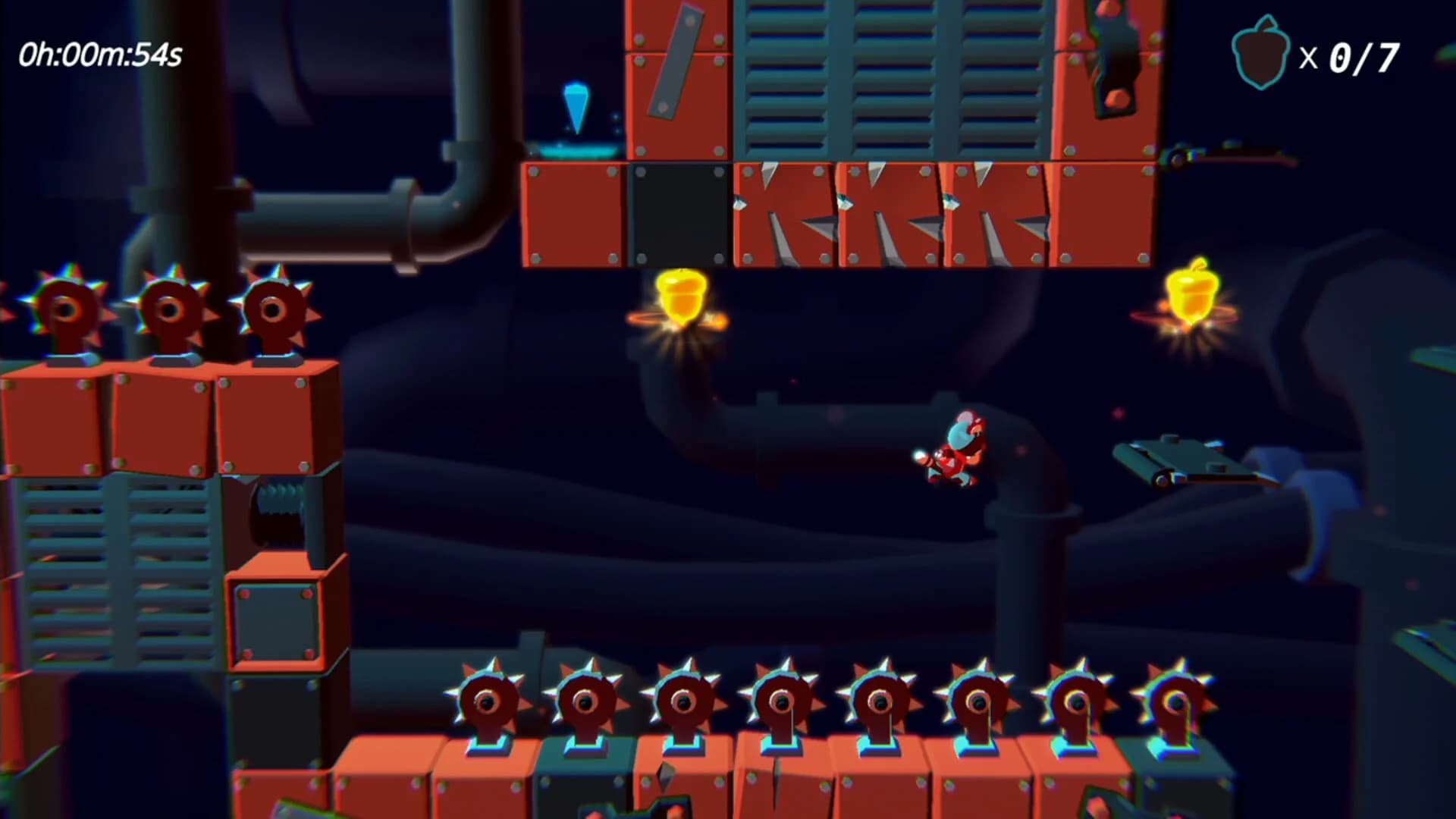Image resolution: width=1456 pixels, height=819 pixels.
Task: Click the glowing cyan water pool platform
Action: (x=578, y=152)
